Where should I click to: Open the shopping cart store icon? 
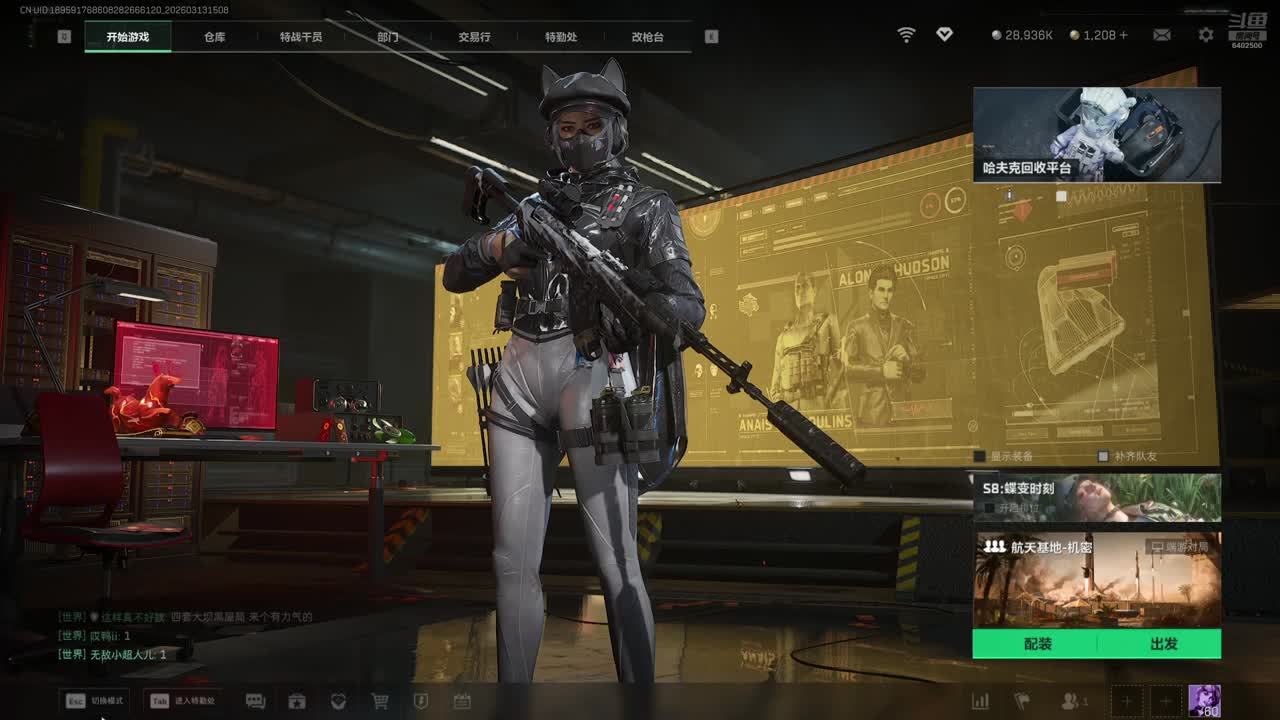click(380, 701)
